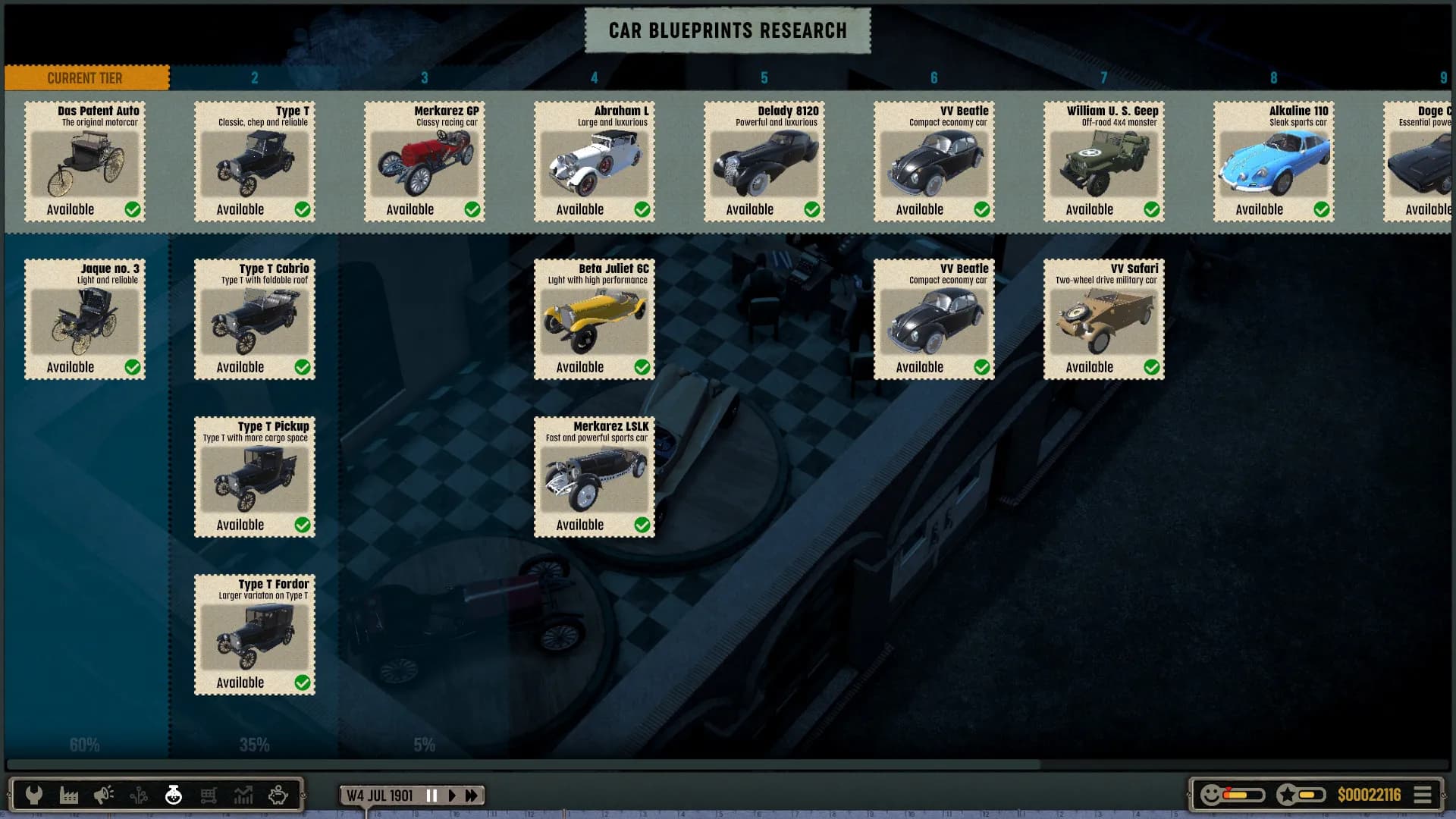This screenshot has height=819, width=1456.
Task: Select the tier 2 tab
Action: (x=255, y=77)
